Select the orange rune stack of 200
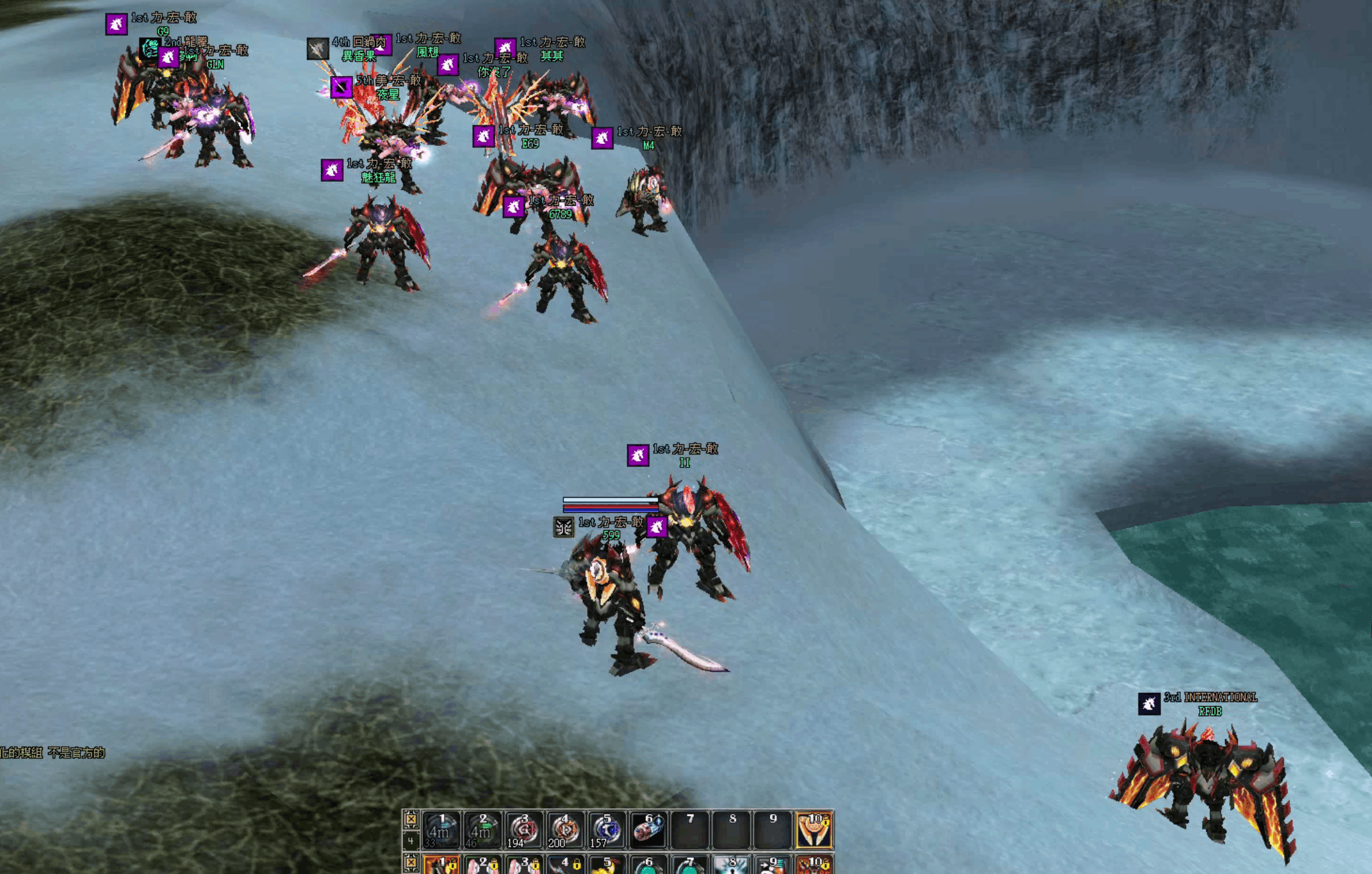Viewport: 1372px width, 874px height. click(x=565, y=830)
